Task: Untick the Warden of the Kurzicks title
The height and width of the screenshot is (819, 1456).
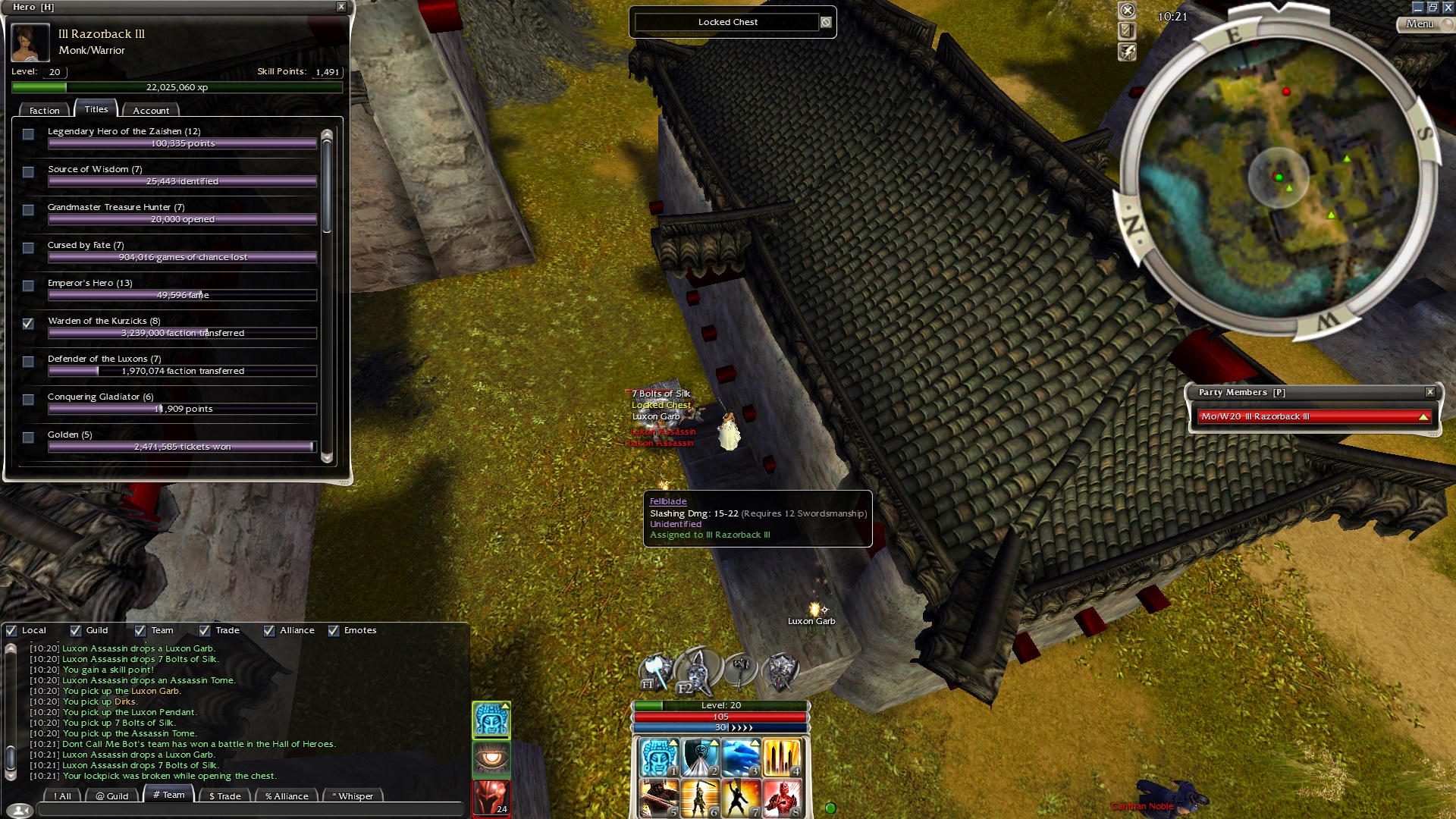Action: pos(29,324)
